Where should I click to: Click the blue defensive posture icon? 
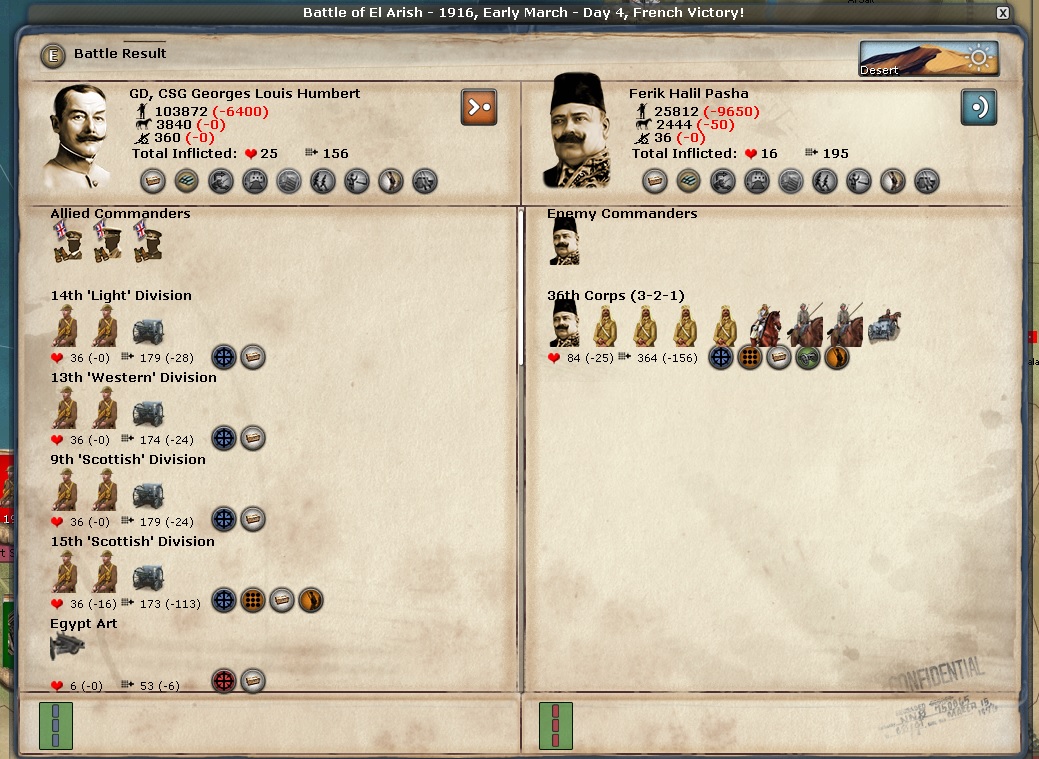tap(979, 108)
